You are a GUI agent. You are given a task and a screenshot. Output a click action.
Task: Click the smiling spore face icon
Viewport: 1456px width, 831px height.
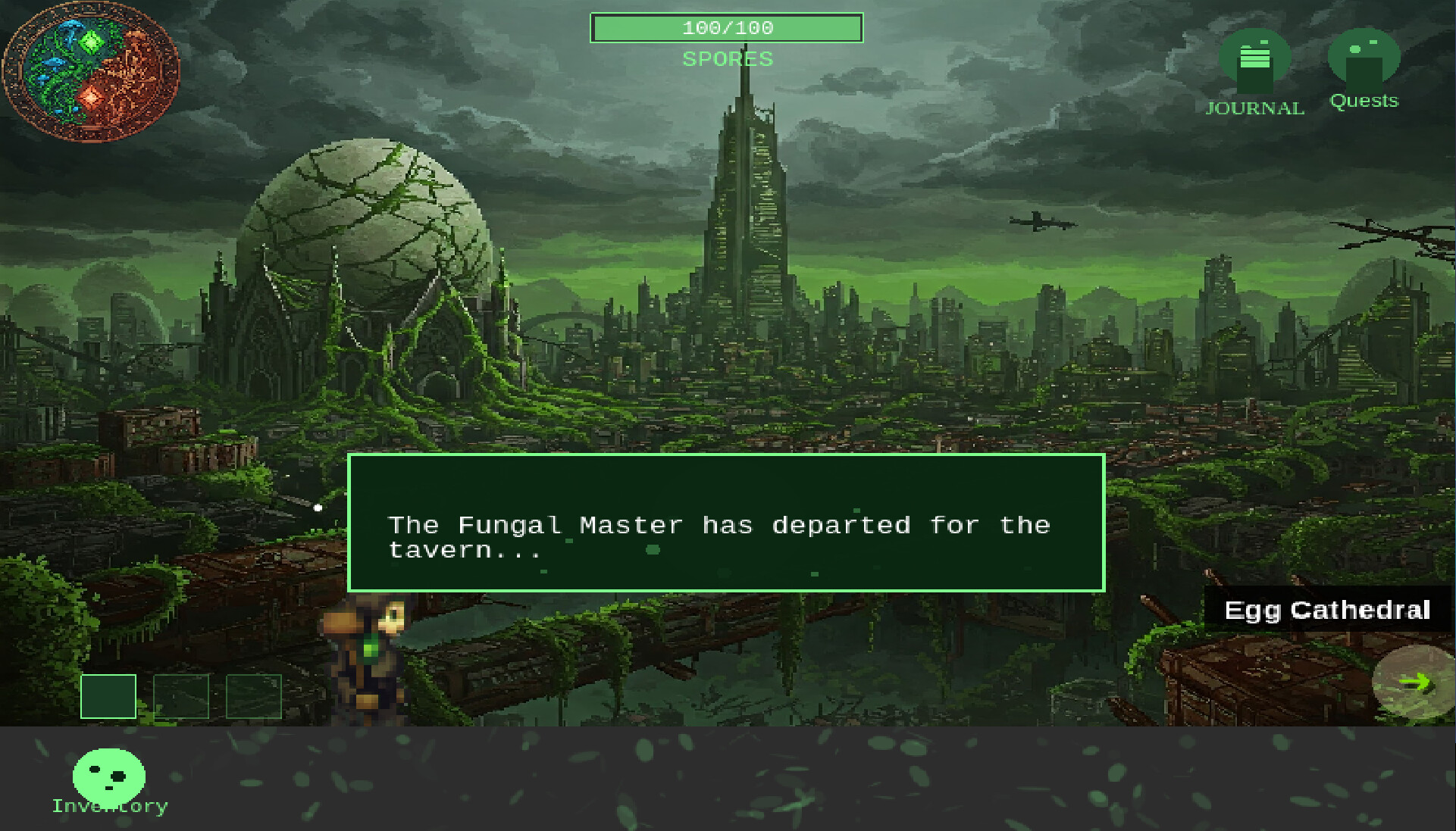(x=110, y=774)
